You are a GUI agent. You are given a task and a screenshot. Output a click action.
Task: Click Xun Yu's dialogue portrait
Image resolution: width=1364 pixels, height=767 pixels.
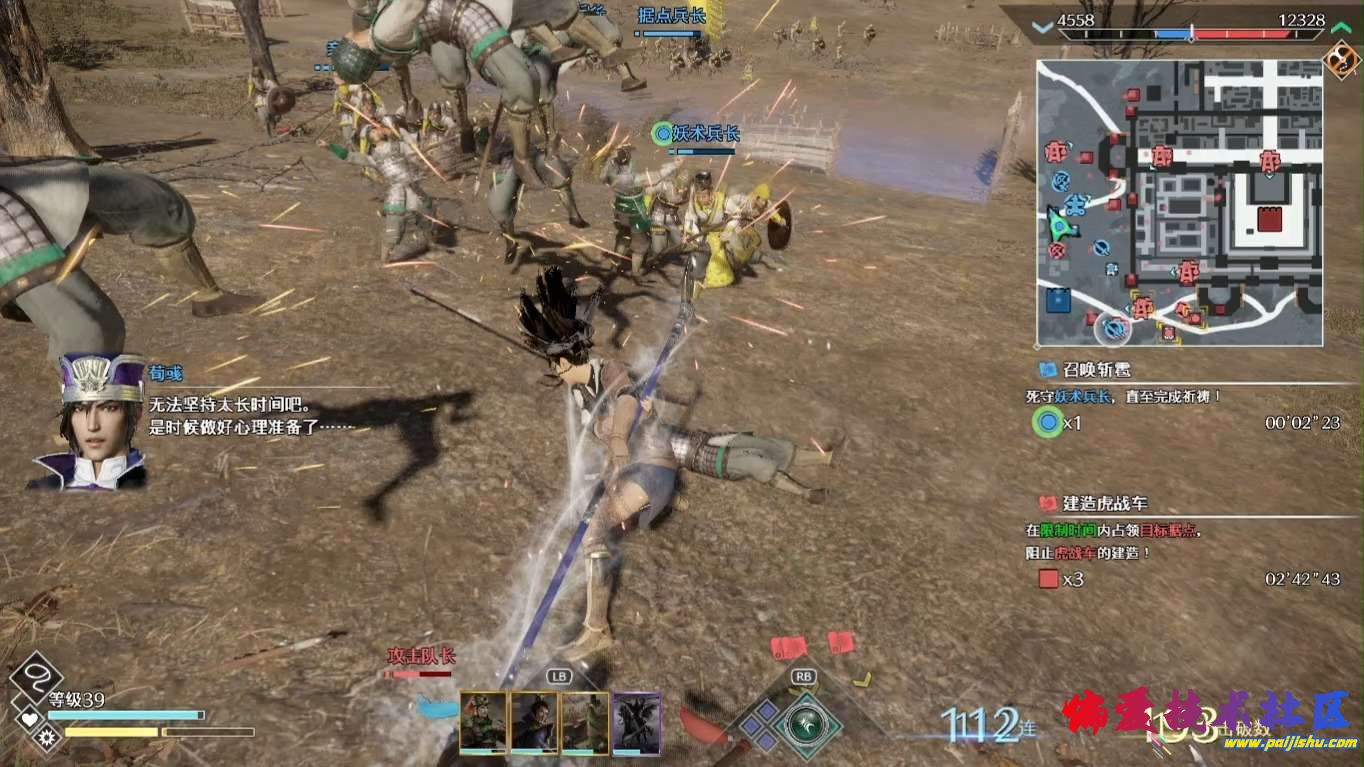click(x=93, y=422)
